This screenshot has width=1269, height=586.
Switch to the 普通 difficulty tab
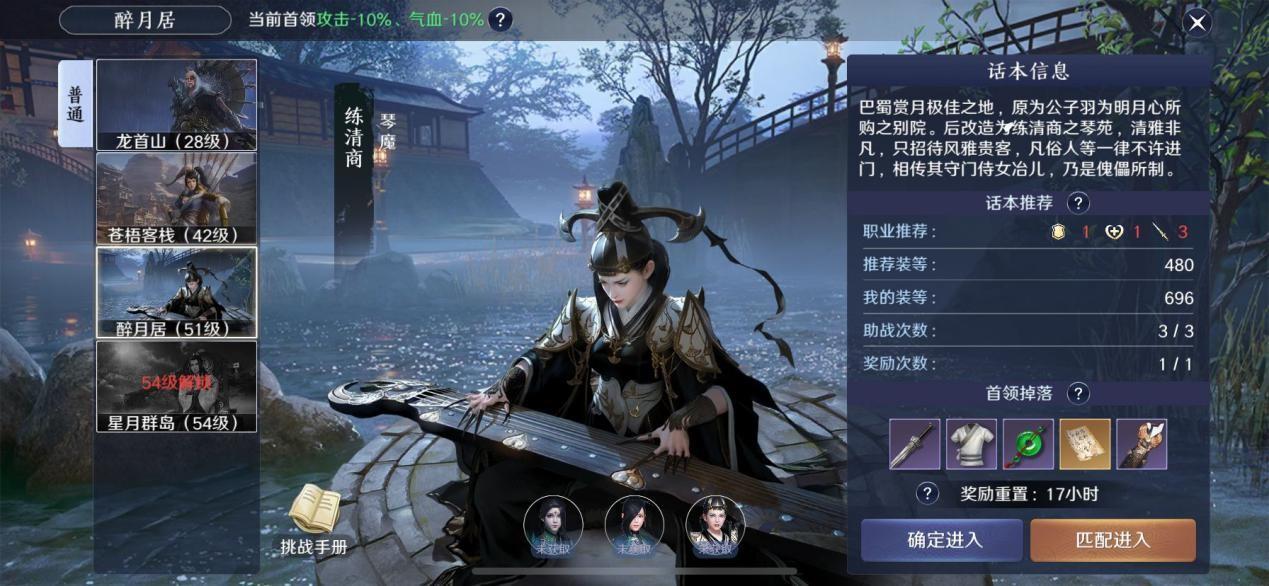pyautogui.click(x=76, y=104)
